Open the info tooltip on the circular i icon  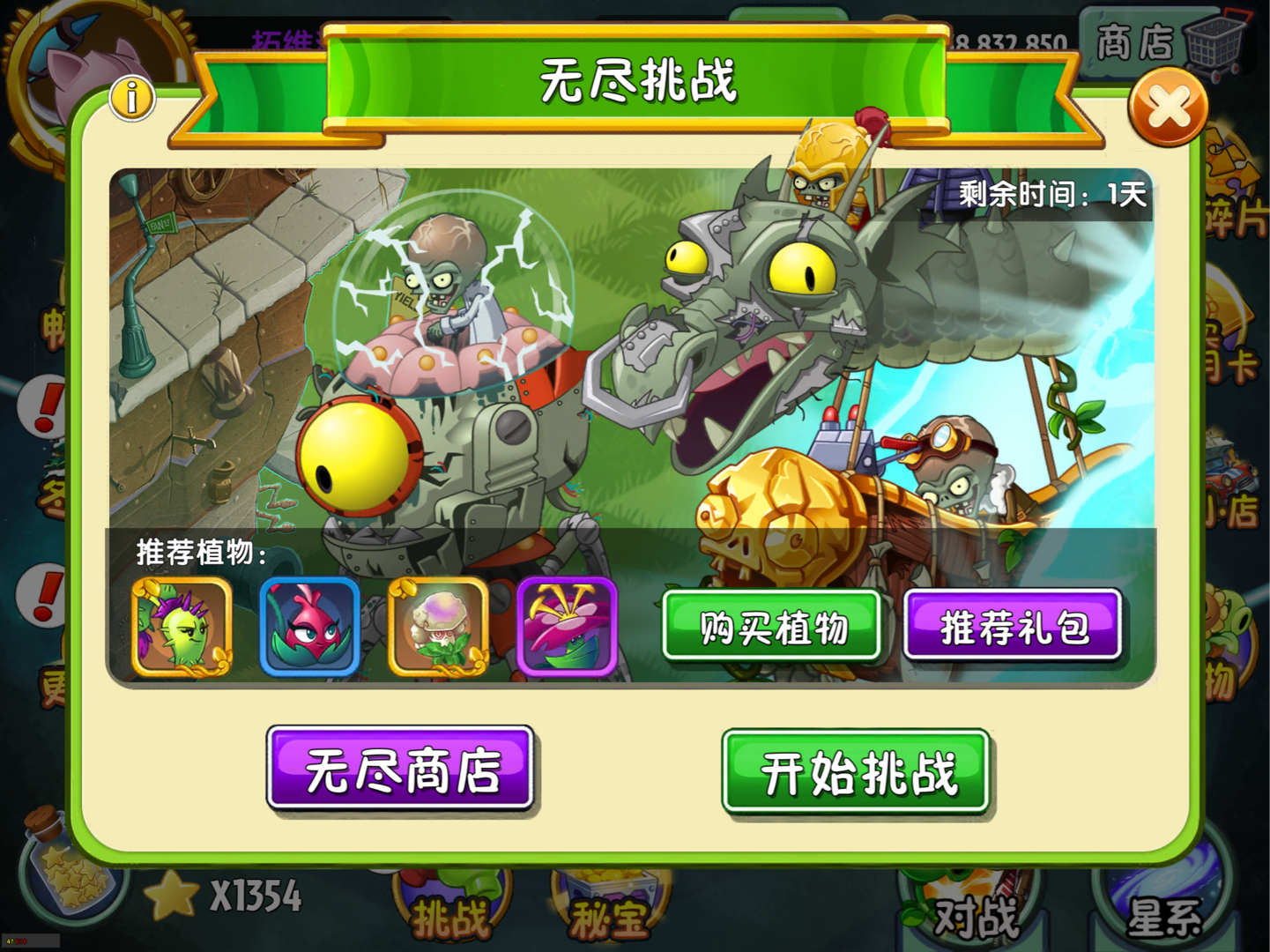click(x=130, y=99)
